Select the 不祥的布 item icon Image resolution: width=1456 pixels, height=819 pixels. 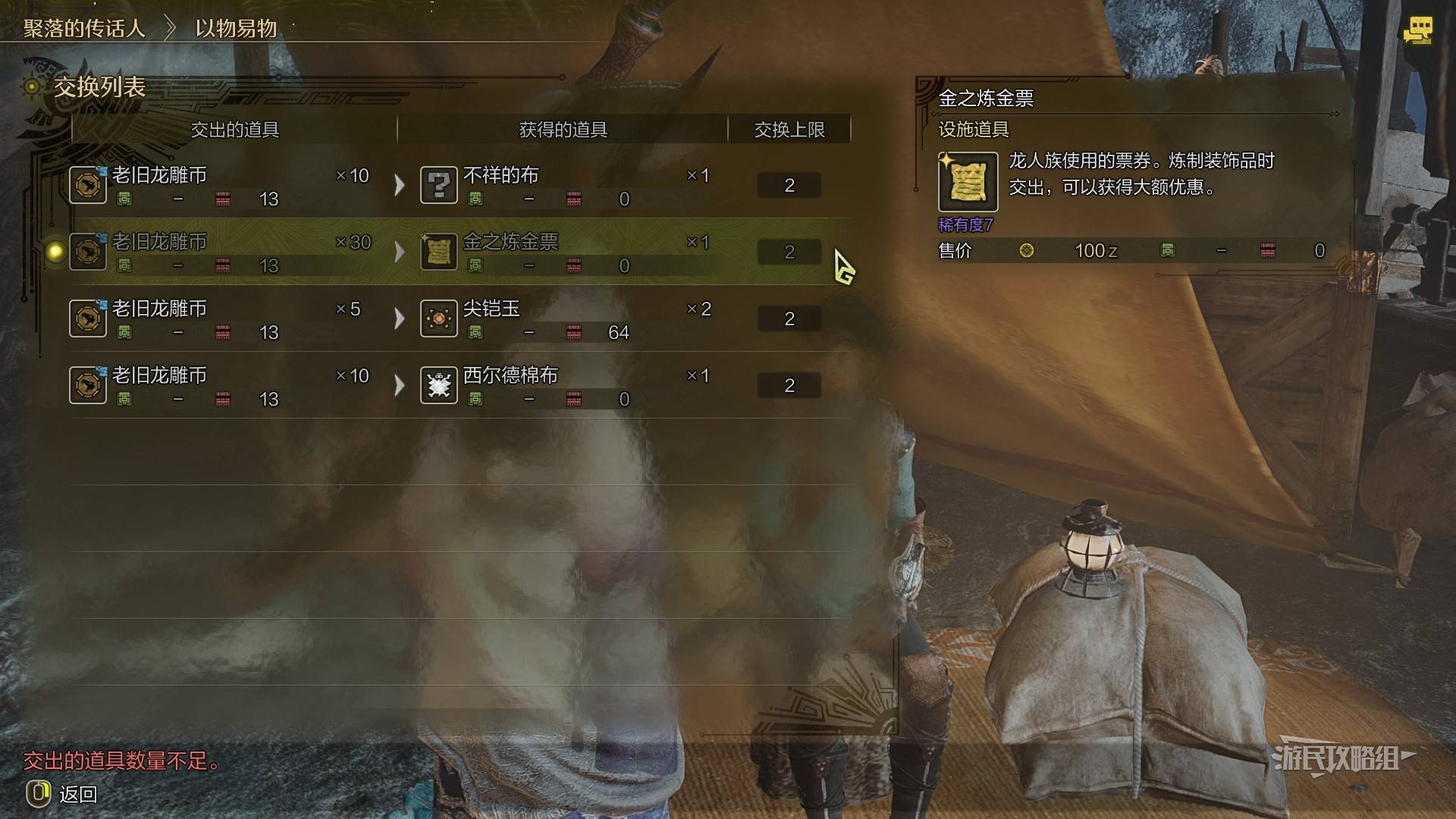(438, 184)
